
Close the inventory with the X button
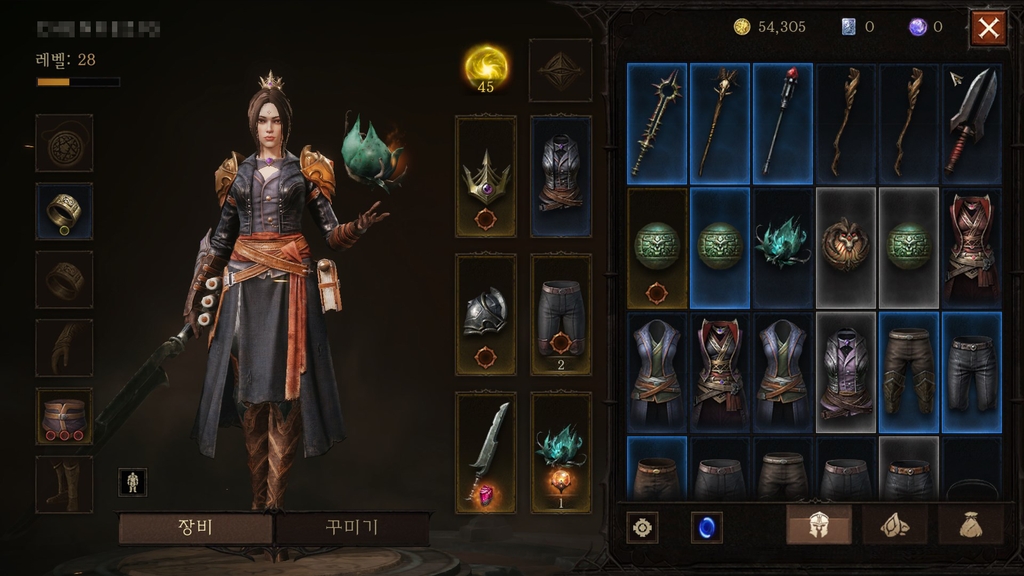[x=988, y=28]
